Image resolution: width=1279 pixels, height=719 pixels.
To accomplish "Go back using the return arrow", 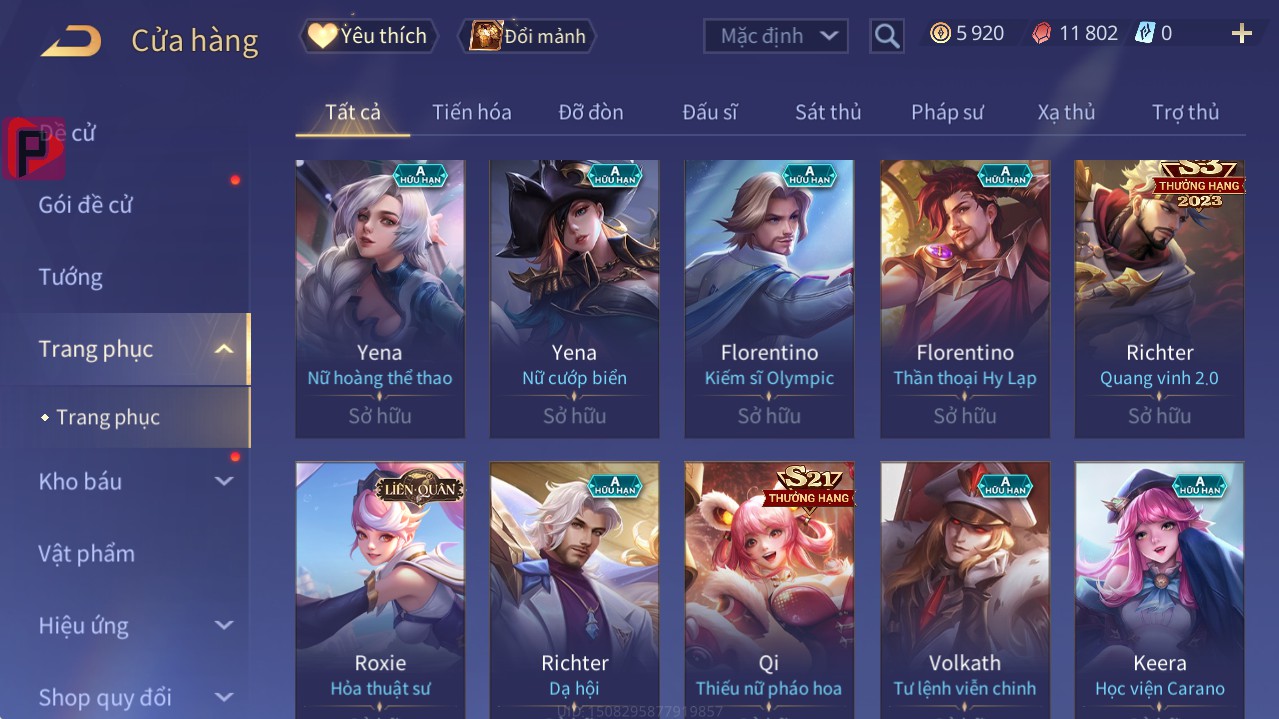I will (71, 40).
